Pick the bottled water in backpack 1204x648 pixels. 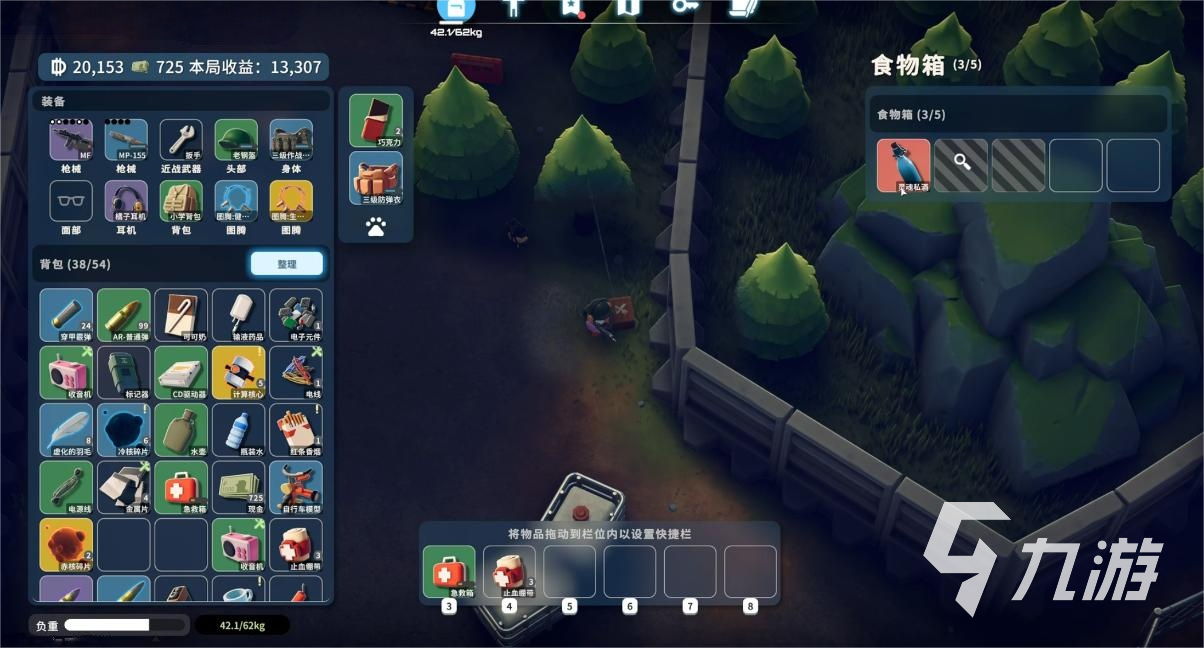click(238, 430)
